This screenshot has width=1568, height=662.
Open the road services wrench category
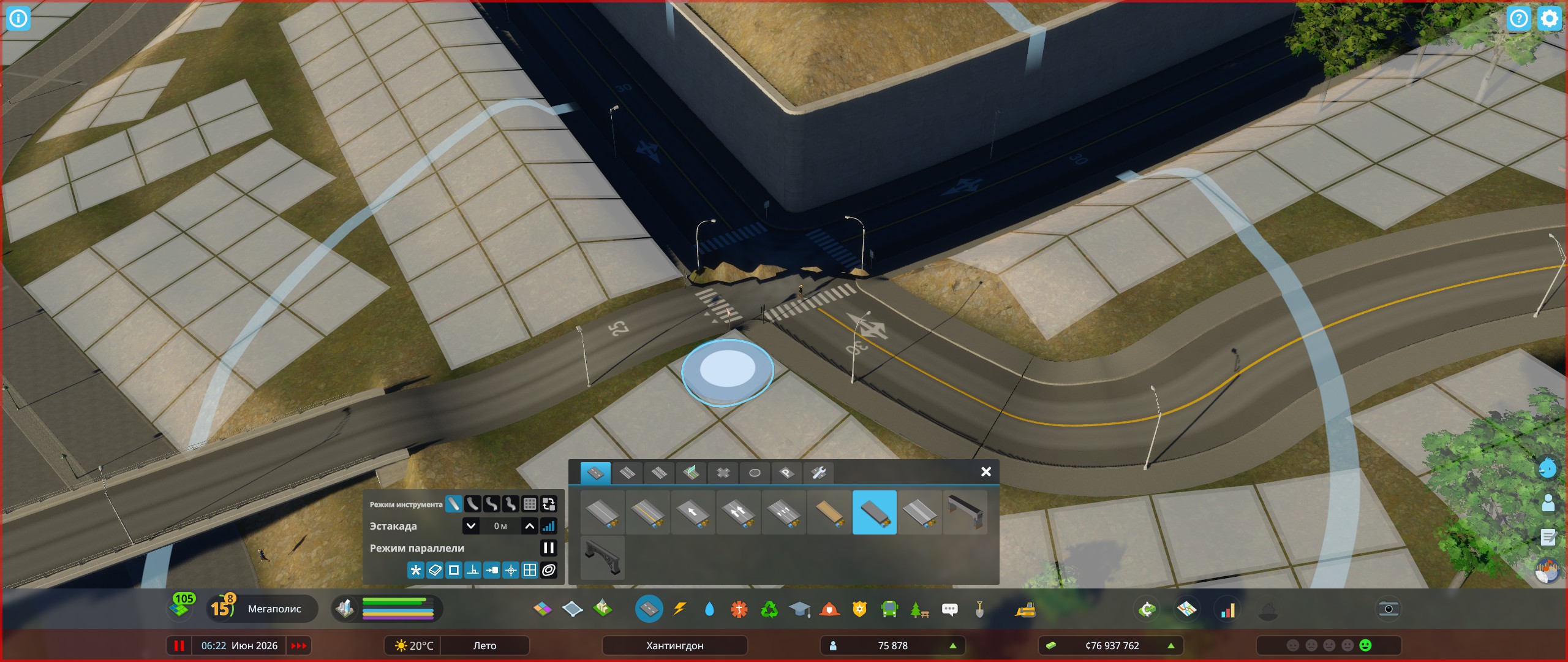818,473
